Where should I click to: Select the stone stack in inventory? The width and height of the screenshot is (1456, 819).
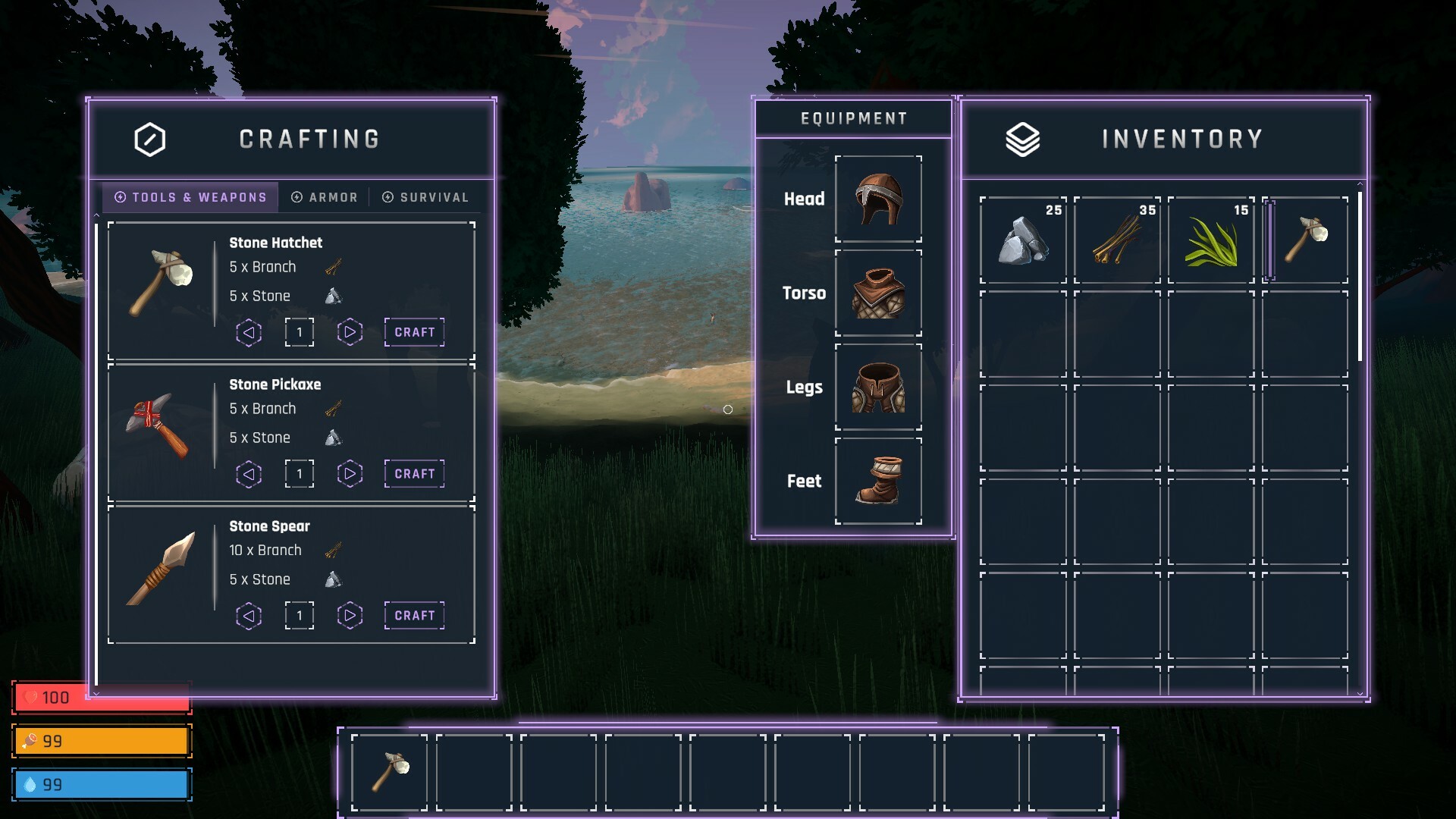pos(1023,240)
